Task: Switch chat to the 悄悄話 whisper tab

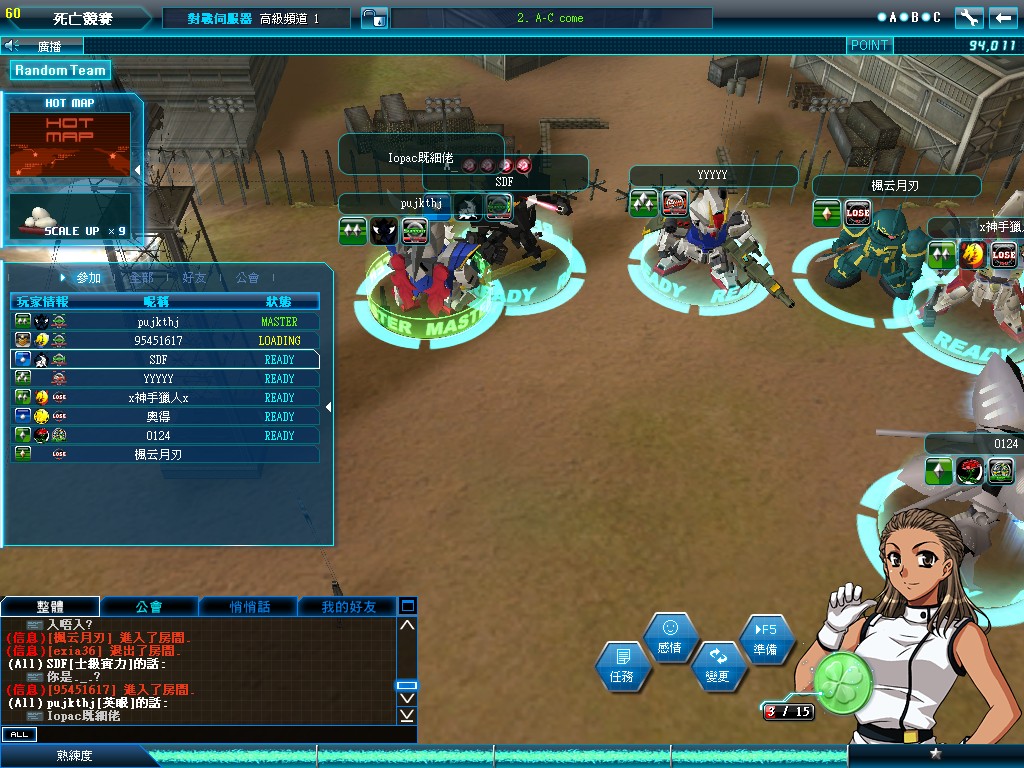Action: [249, 607]
